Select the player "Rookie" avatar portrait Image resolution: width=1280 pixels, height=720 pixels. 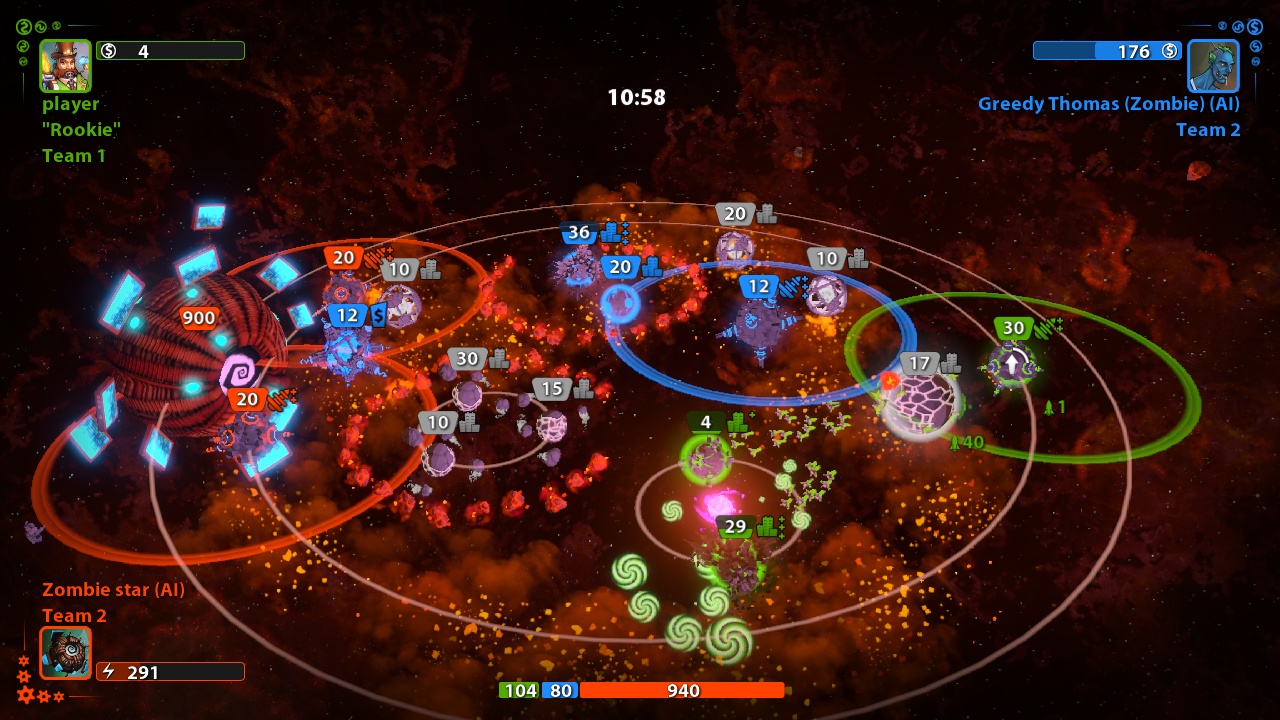(65, 65)
